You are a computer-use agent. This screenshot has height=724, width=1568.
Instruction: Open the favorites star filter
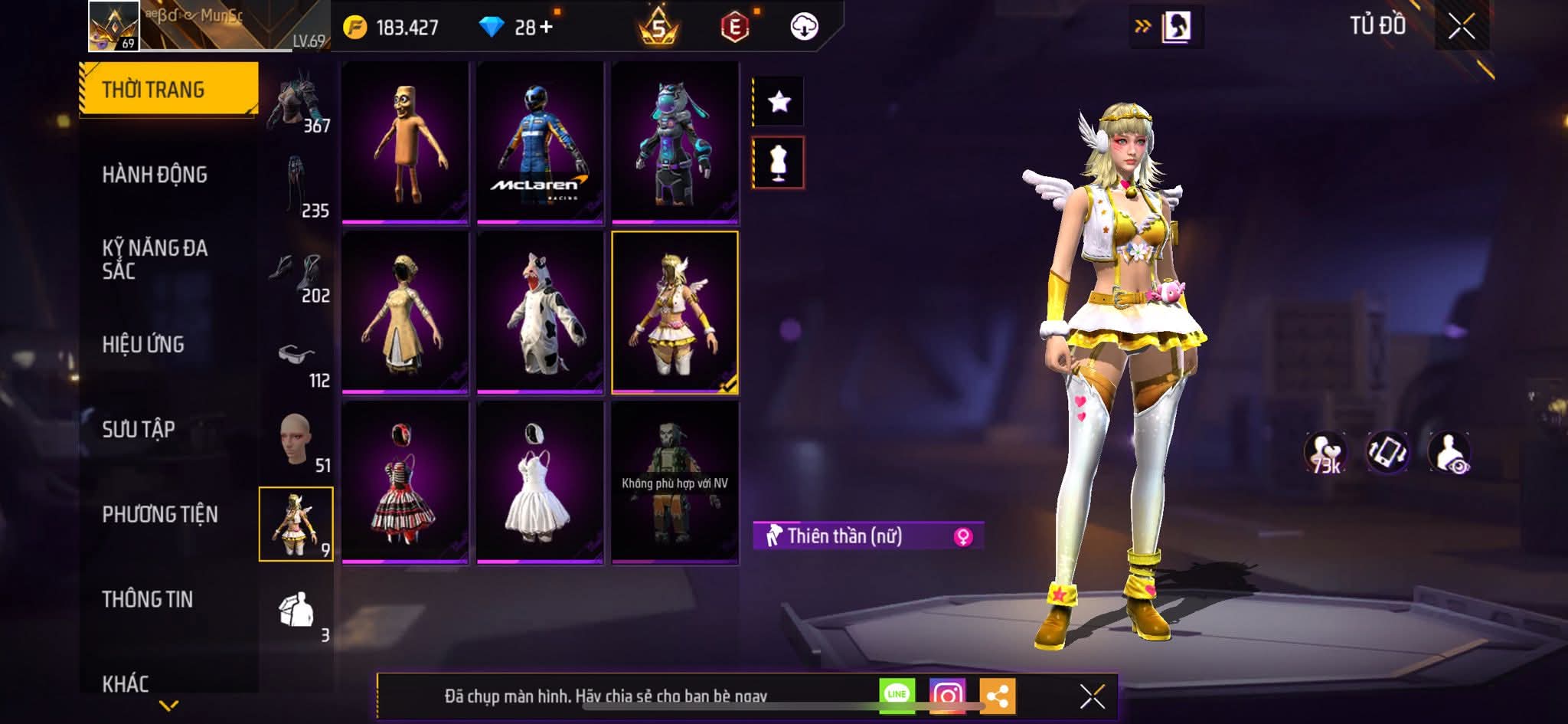(x=779, y=101)
